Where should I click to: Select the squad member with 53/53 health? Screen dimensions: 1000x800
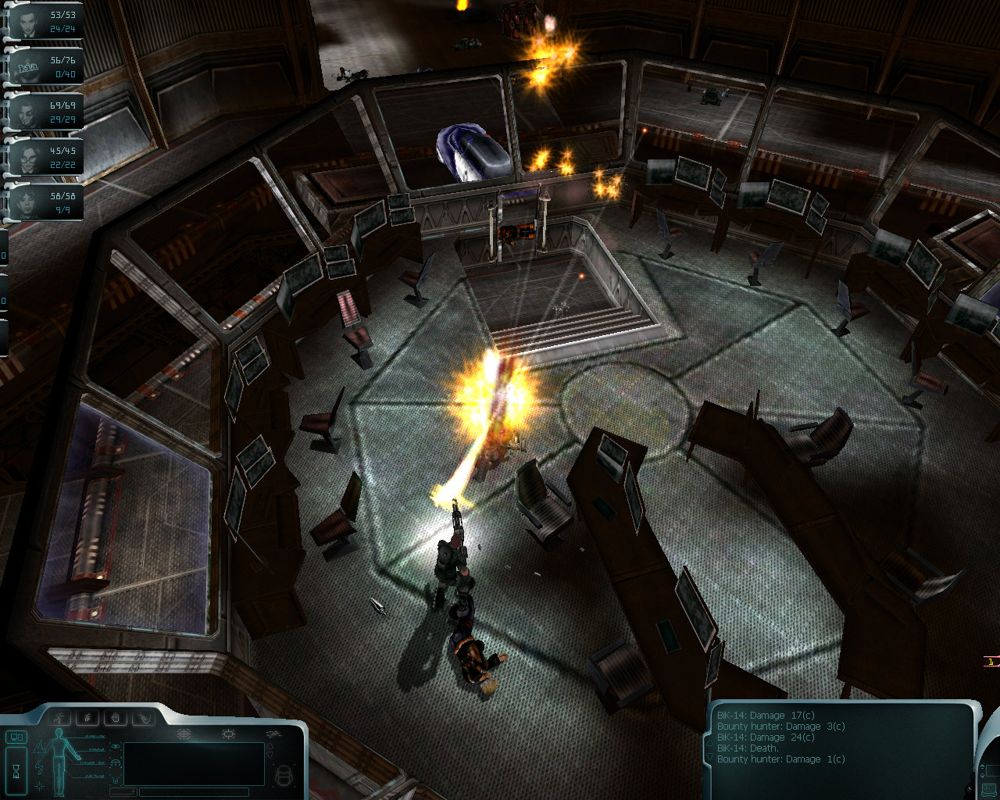point(28,20)
